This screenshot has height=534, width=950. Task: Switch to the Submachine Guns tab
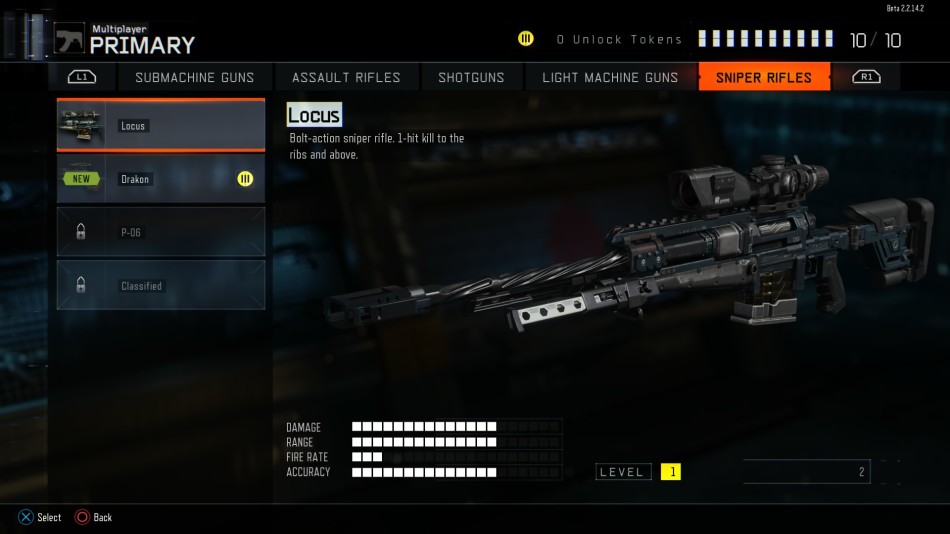194,77
